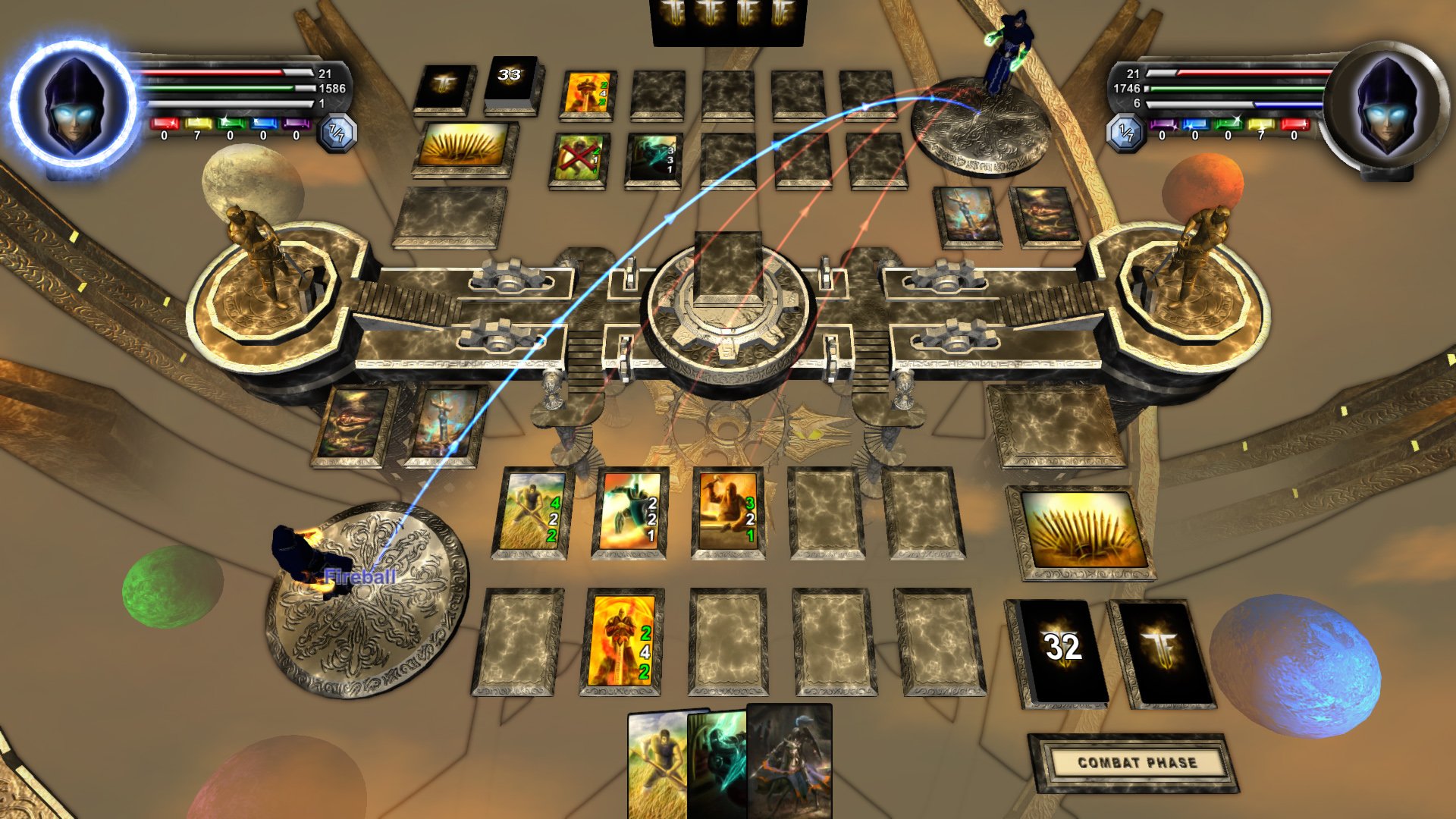Click the opponent's red mana gem
1456x819 pixels.
tap(1294, 125)
